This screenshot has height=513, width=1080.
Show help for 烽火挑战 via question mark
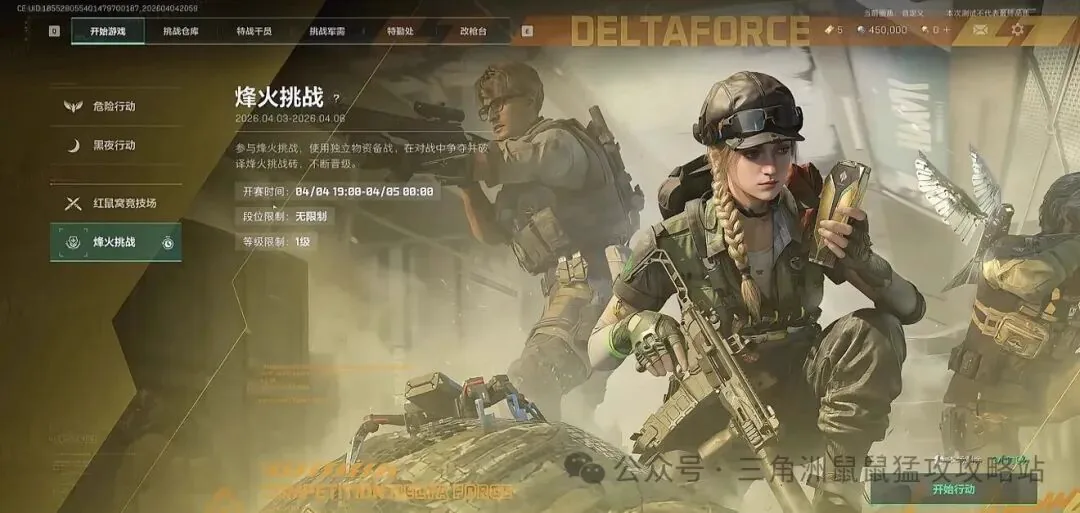[x=336, y=98]
